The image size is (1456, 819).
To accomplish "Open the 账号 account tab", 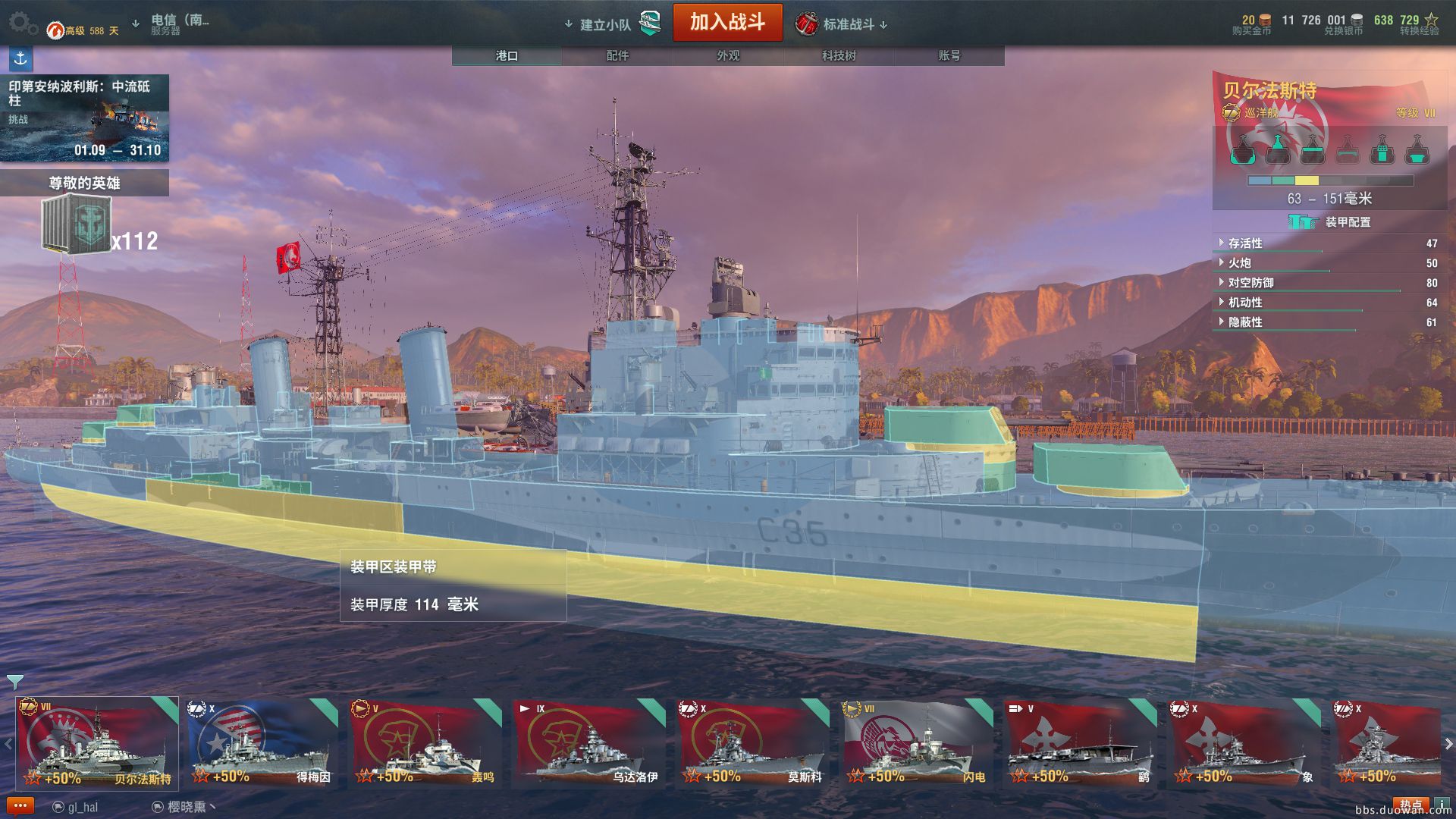I will [x=949, y=55].
